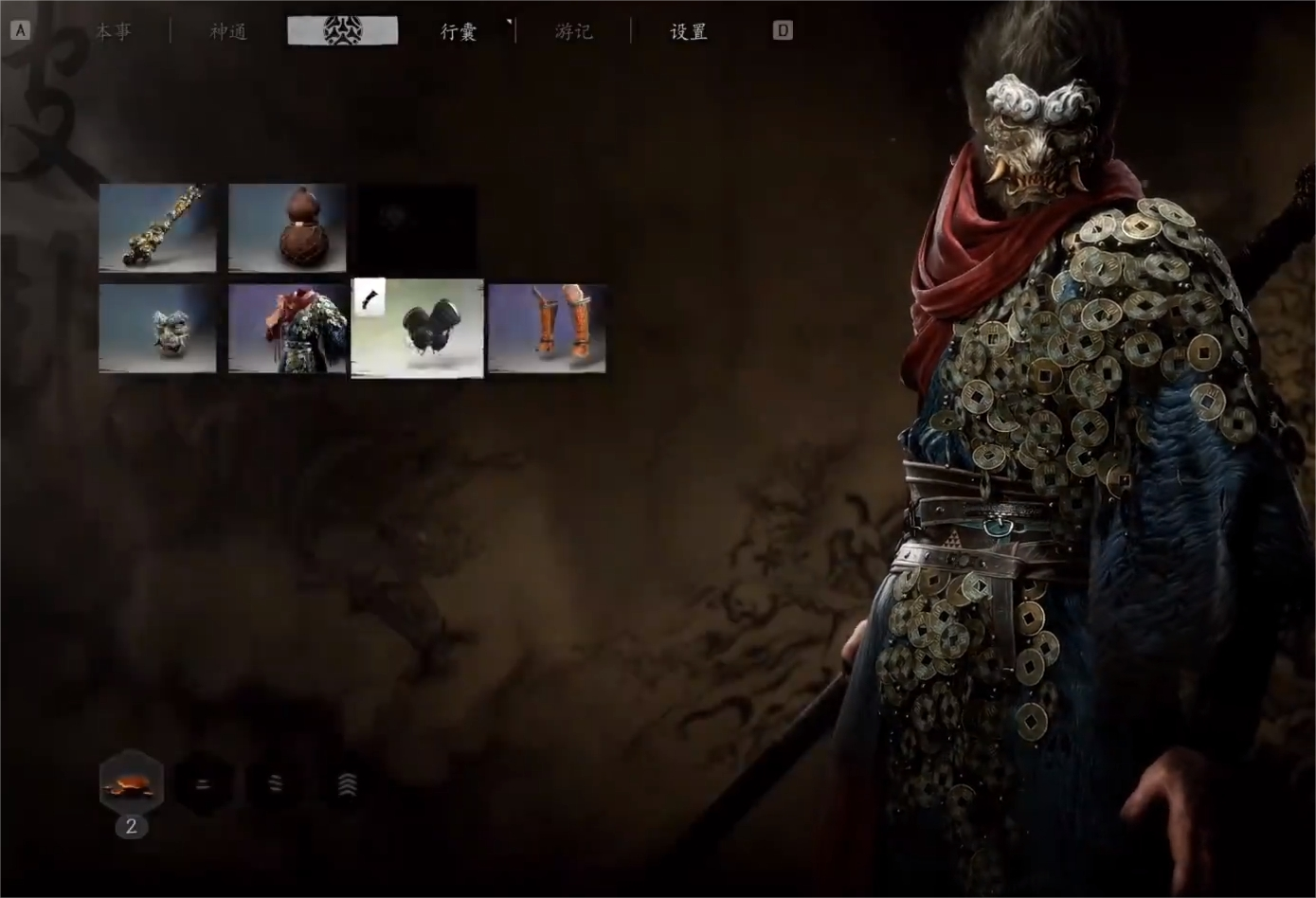Click the empty dark slot beside the gourd
The width and height of the screenshot is (1316, 898).
click(417, 227)
